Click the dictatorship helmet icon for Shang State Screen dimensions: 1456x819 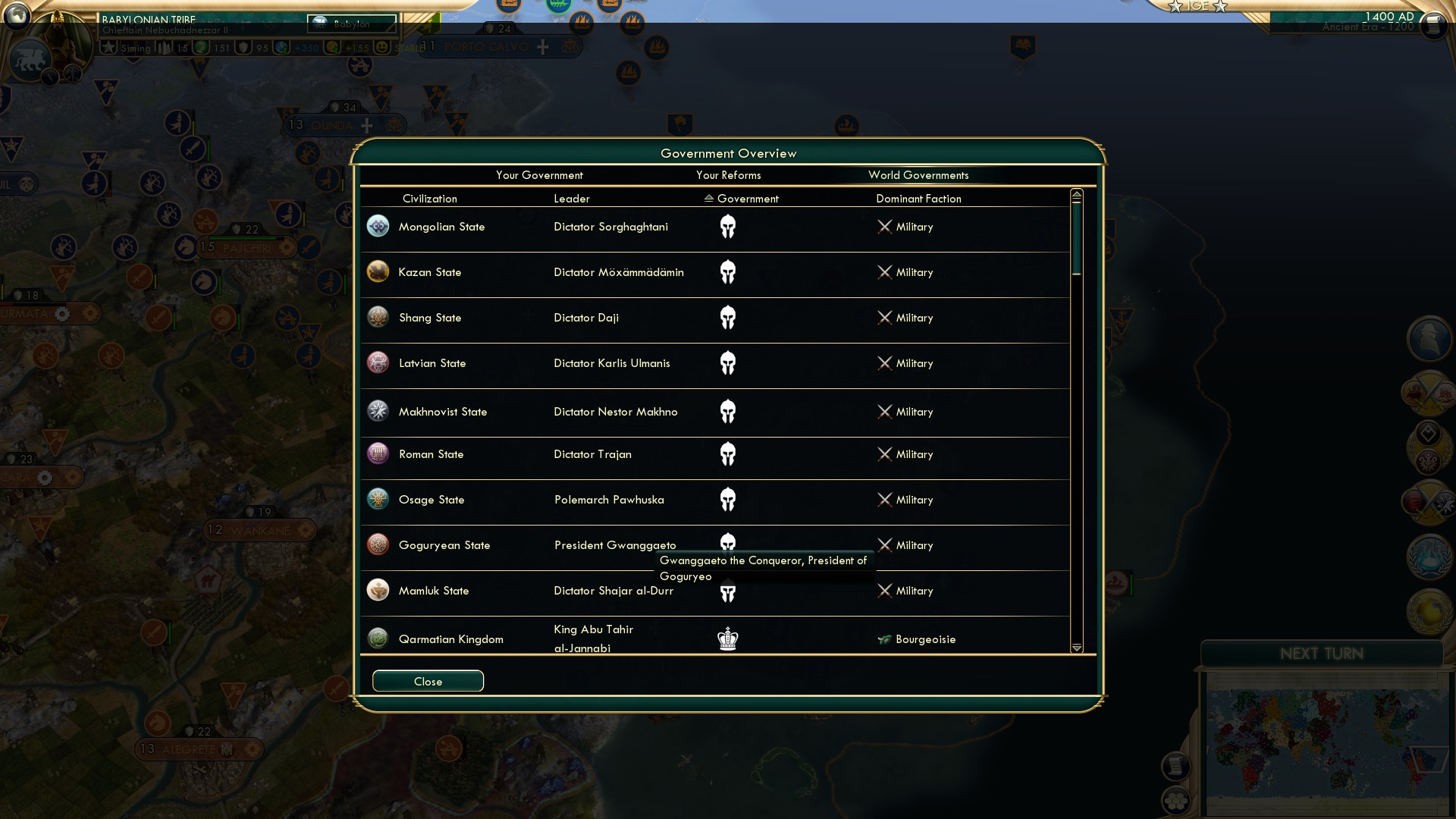[x=729, y=318]
